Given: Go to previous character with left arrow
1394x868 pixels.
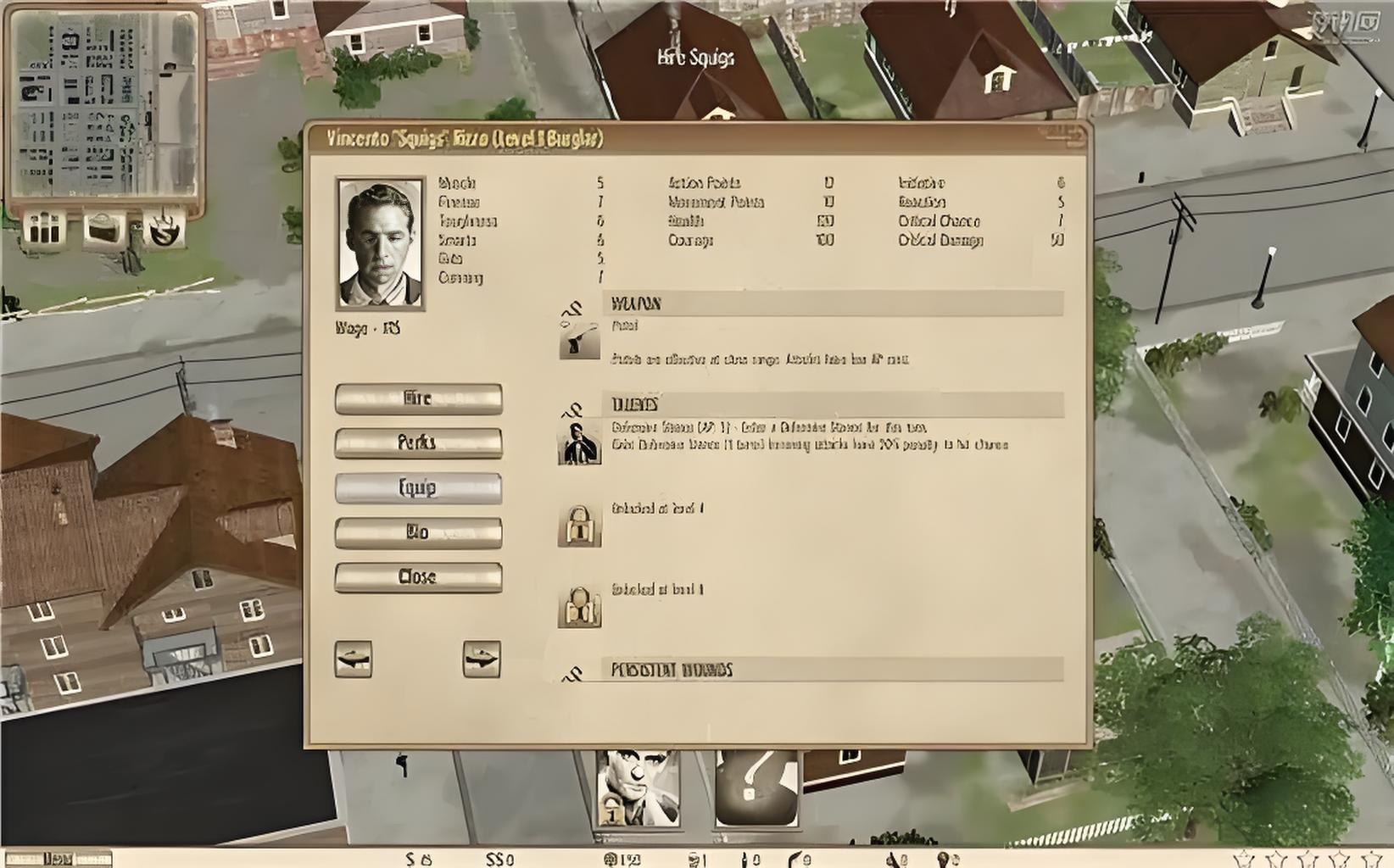Looking at the screenshot, I should pyautogui.click(x=354, y=659).
